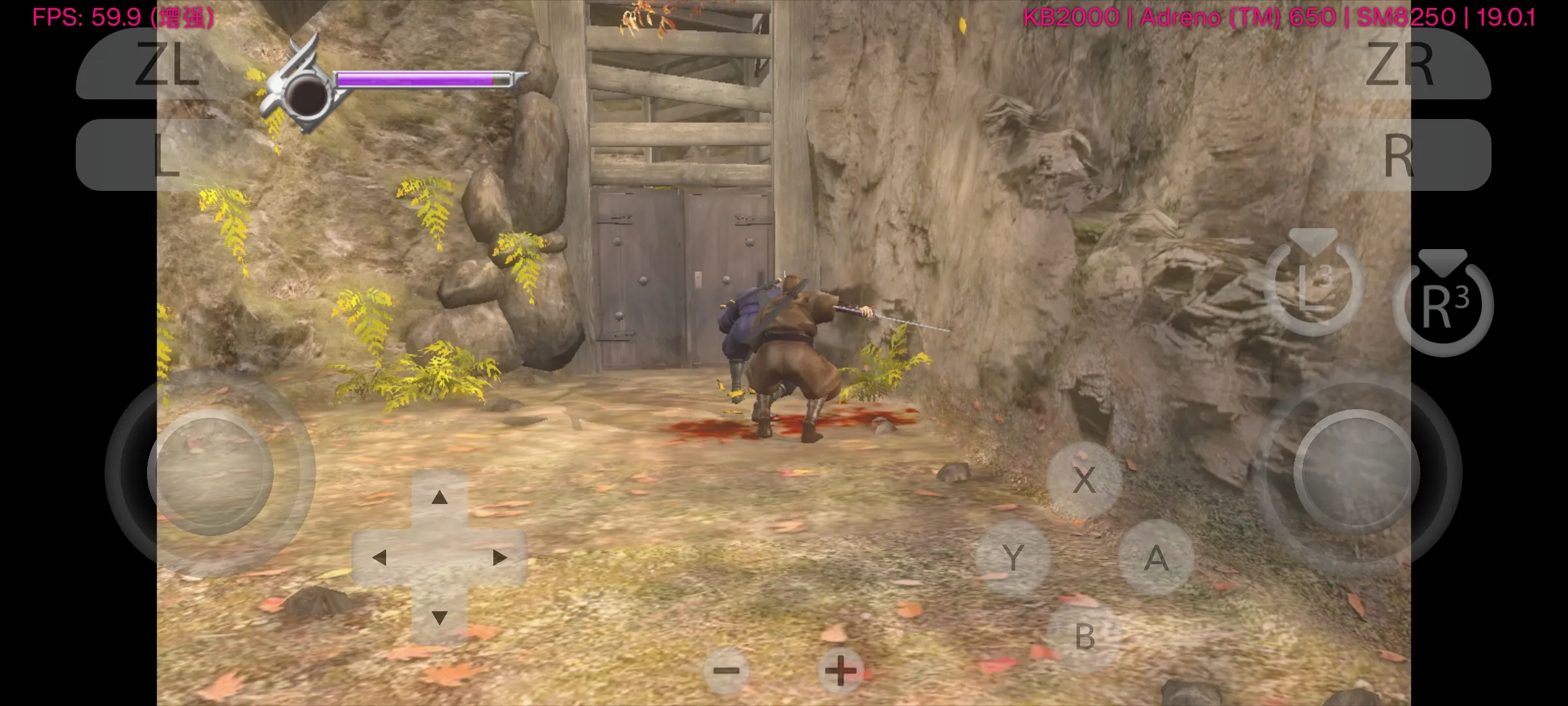The width and height of the screenshot is (1568, 706).
Task: Tap the L shoulder button
Action: (167, 156)
